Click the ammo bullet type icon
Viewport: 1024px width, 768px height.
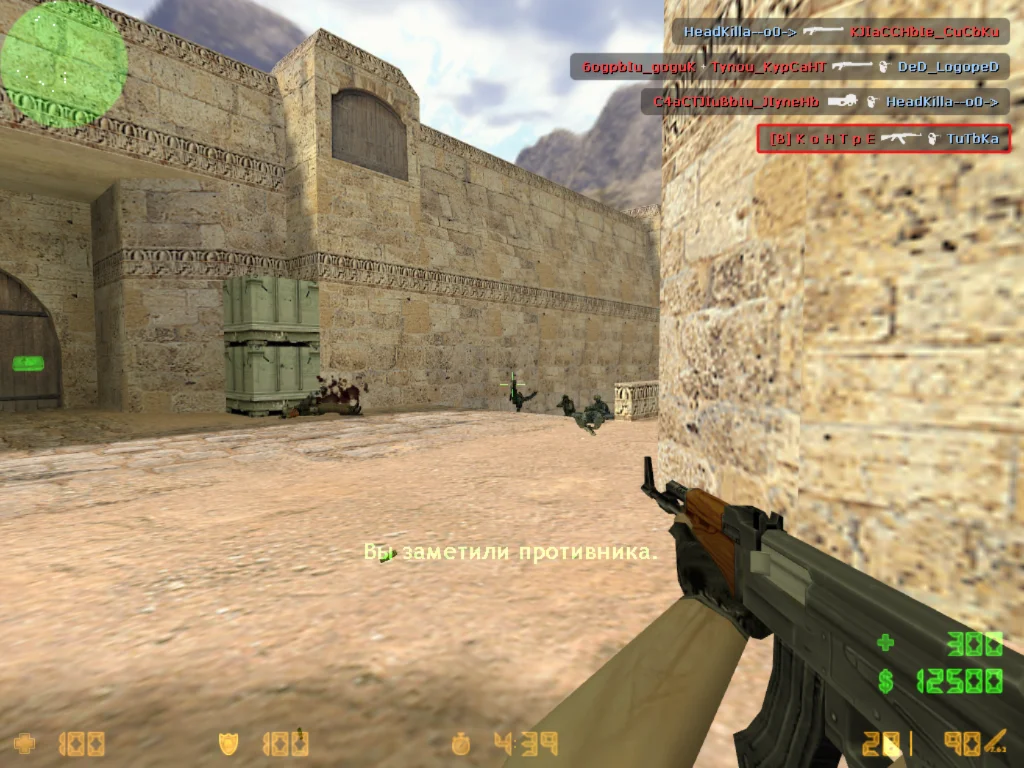click(x=995, y=742)
